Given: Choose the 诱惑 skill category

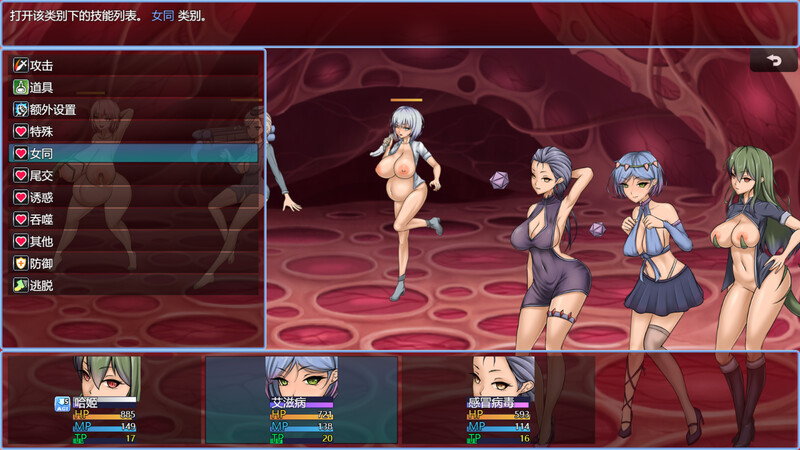Looking at the screenshot, I should coord(134,197).
